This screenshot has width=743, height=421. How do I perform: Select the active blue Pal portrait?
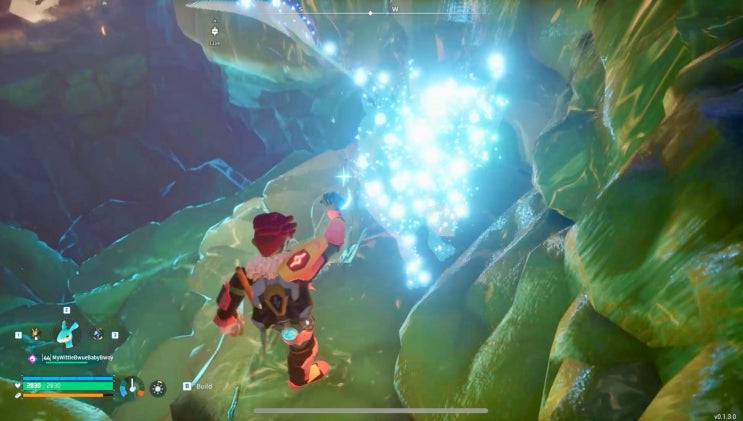[68, 334]
